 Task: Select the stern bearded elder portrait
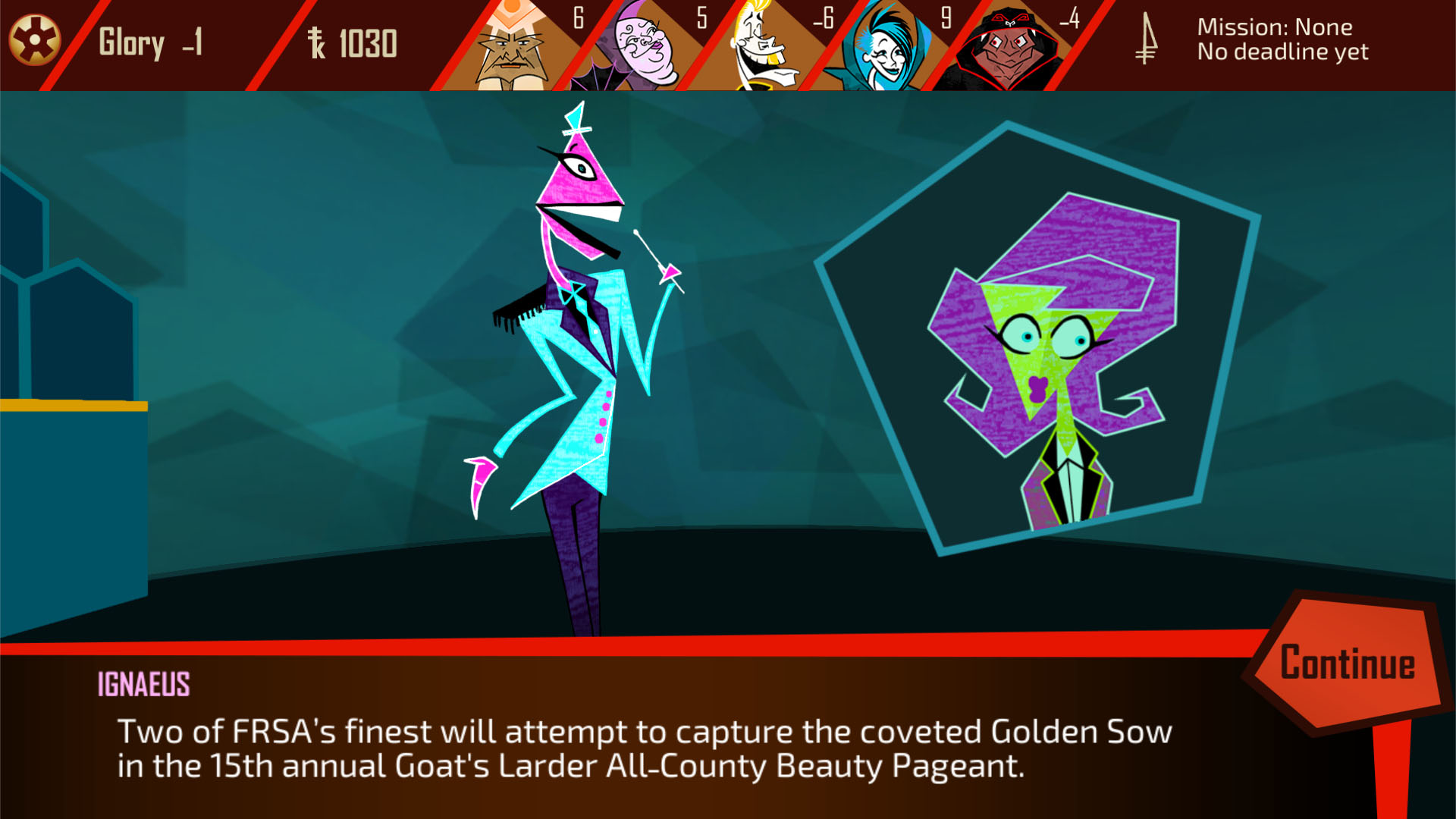point(511,47)
